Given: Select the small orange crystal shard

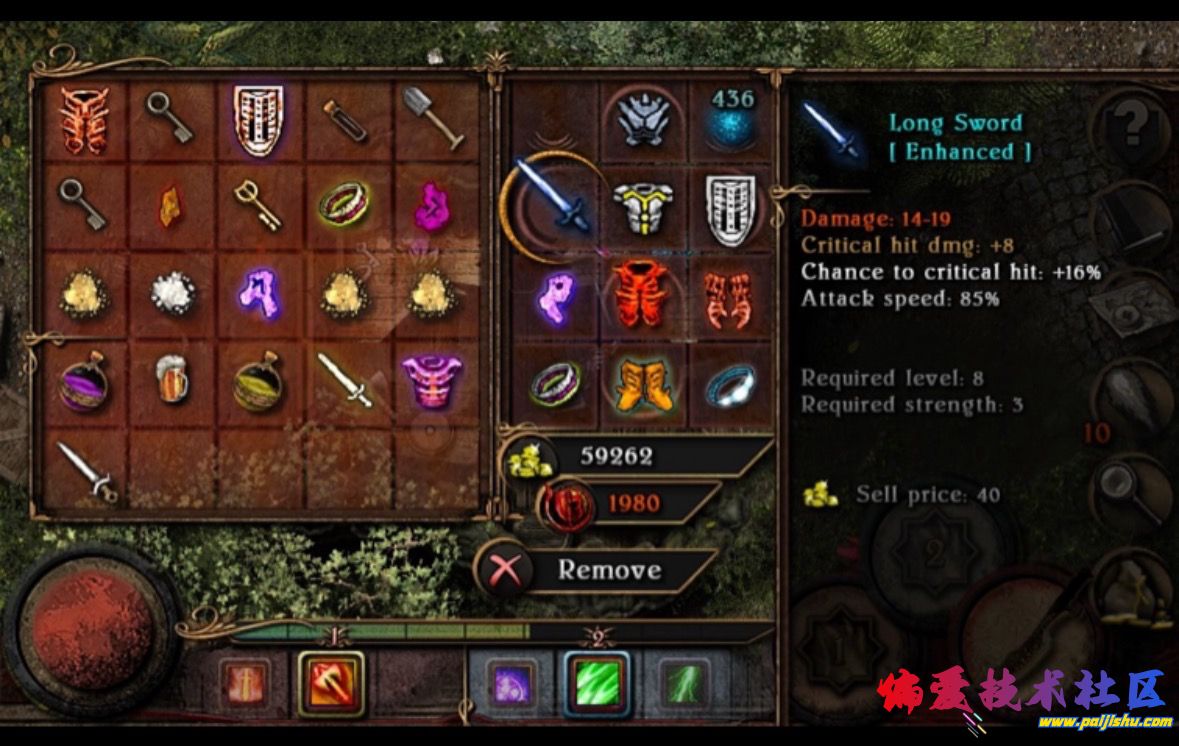Looking at the screenshot, I should [x=171, y=204].
